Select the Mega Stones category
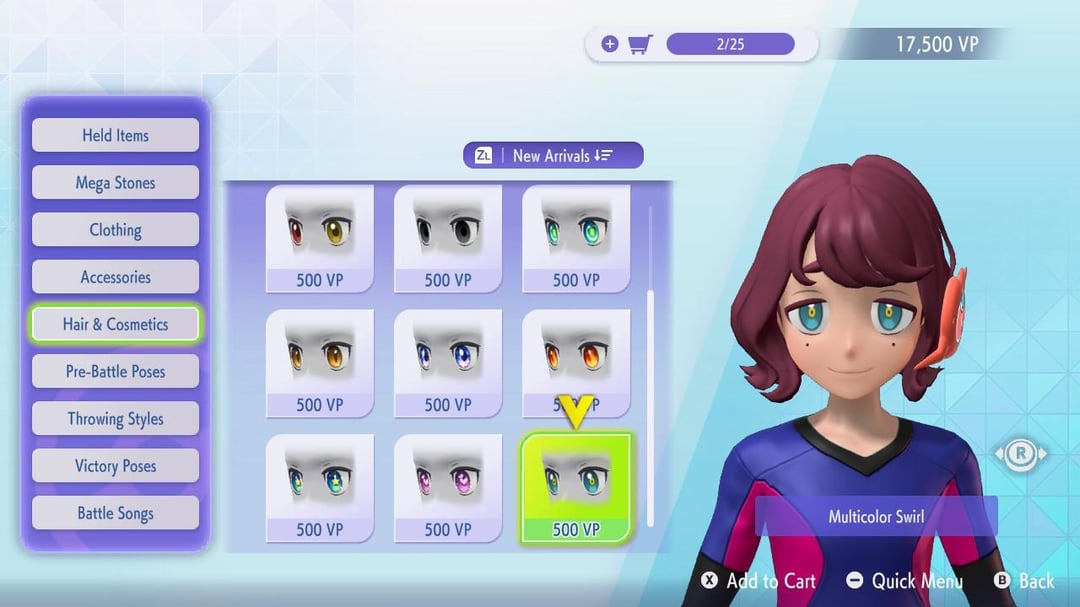Screen dimensions: 1080x607 (115, 183)
